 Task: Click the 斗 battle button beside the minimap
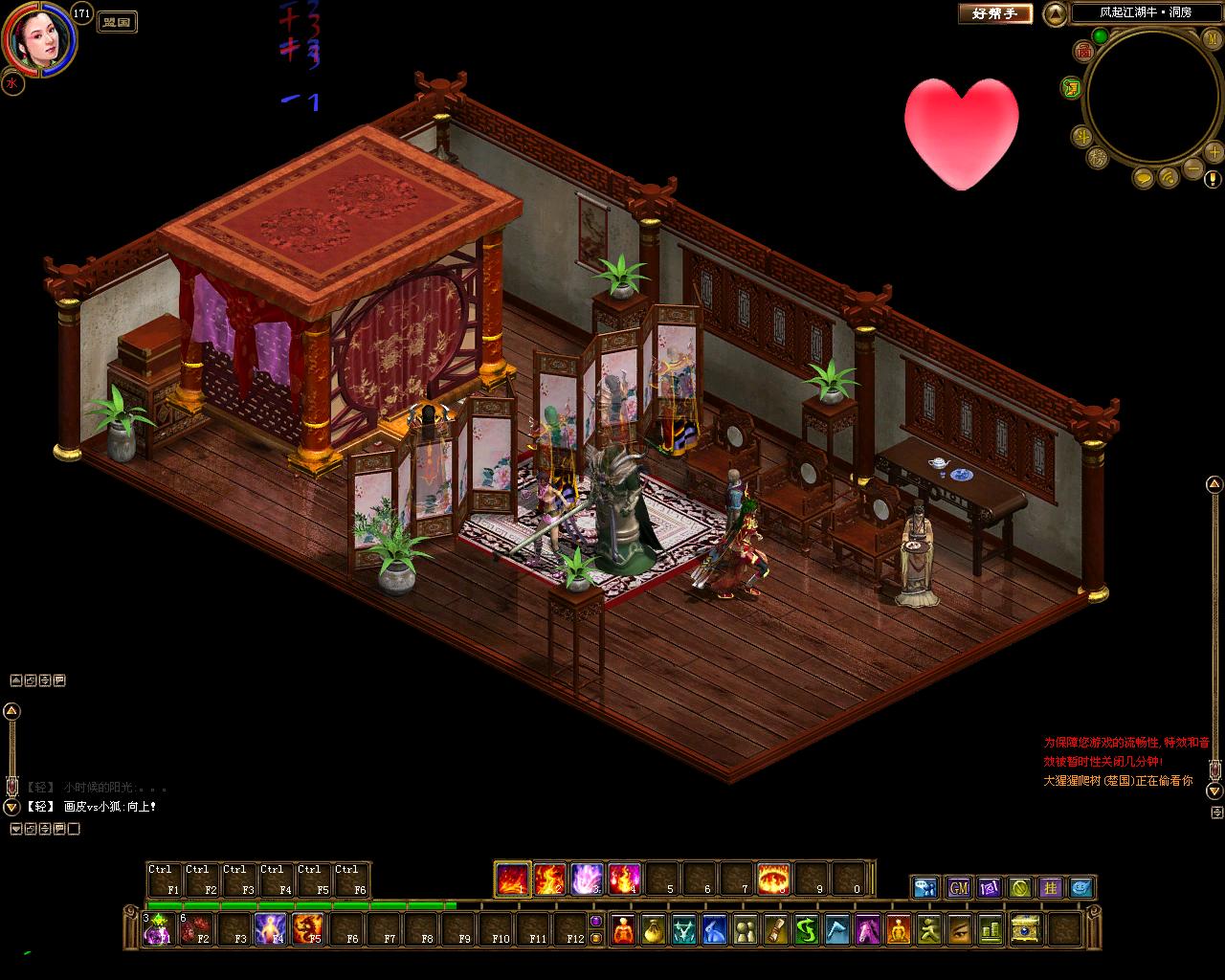pos(1082,136)
